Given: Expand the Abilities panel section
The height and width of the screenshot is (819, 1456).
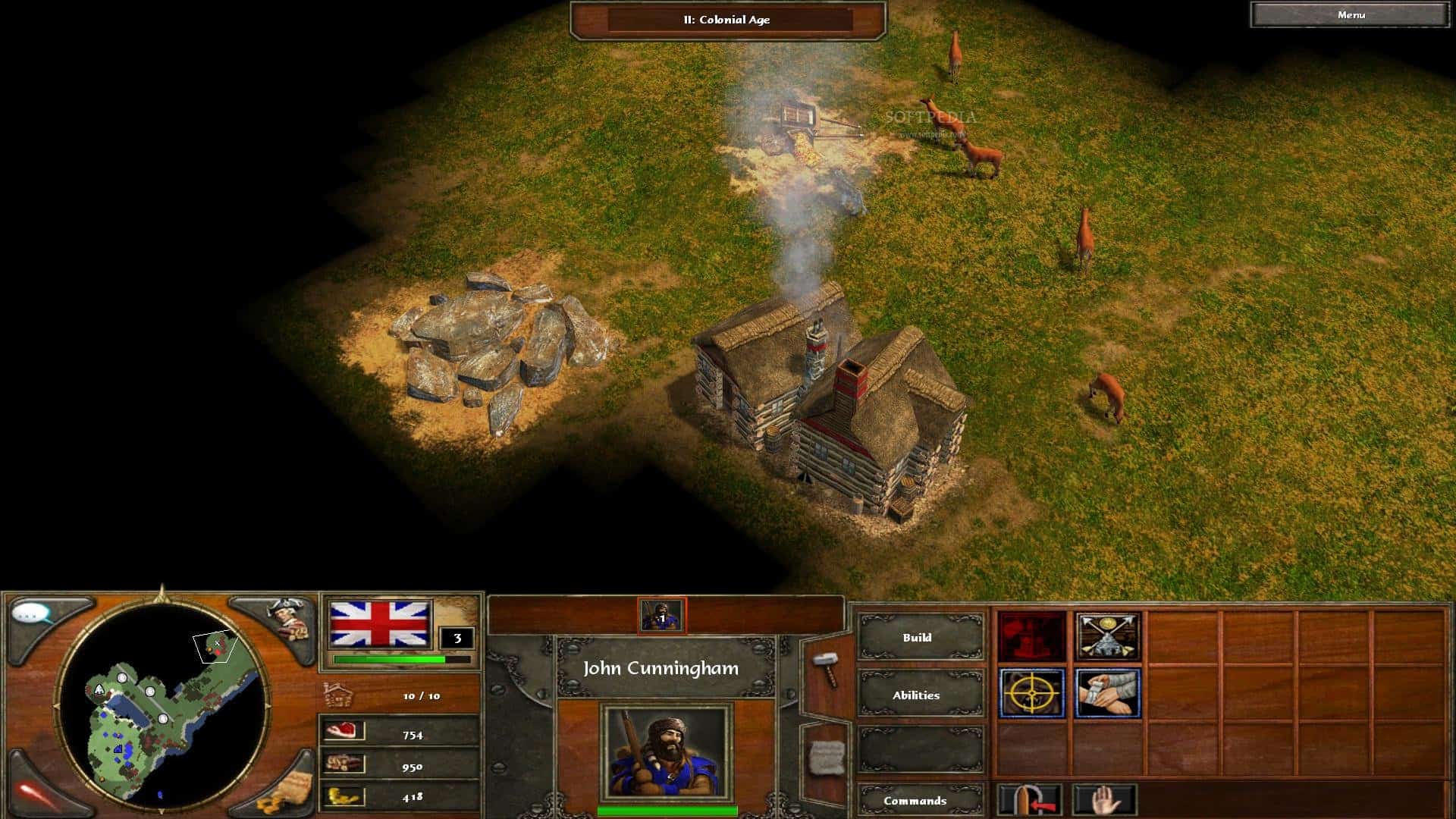Looking at the screenshot, I should pyautogui.click(x=918, y=695).
